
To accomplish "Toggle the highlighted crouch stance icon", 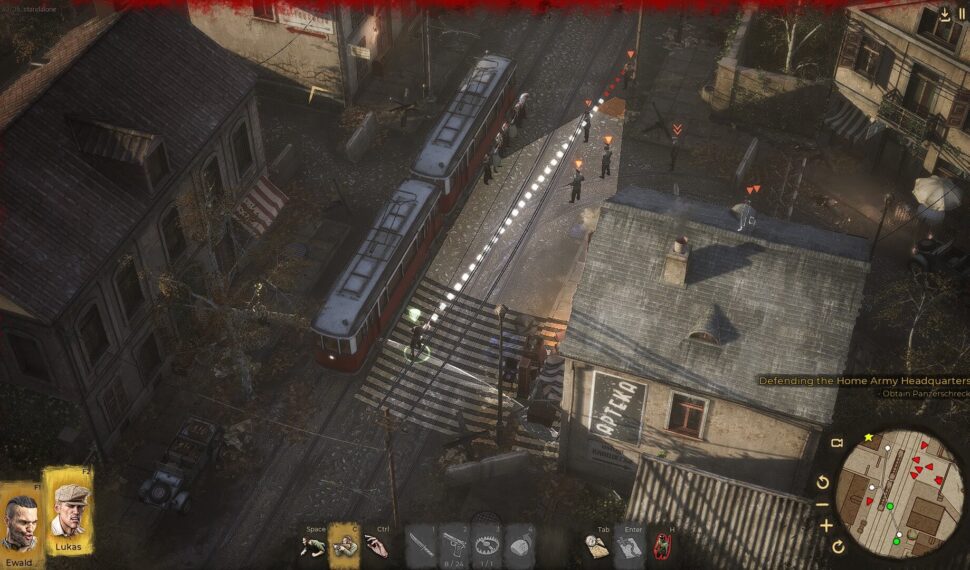I will (345, 545).
